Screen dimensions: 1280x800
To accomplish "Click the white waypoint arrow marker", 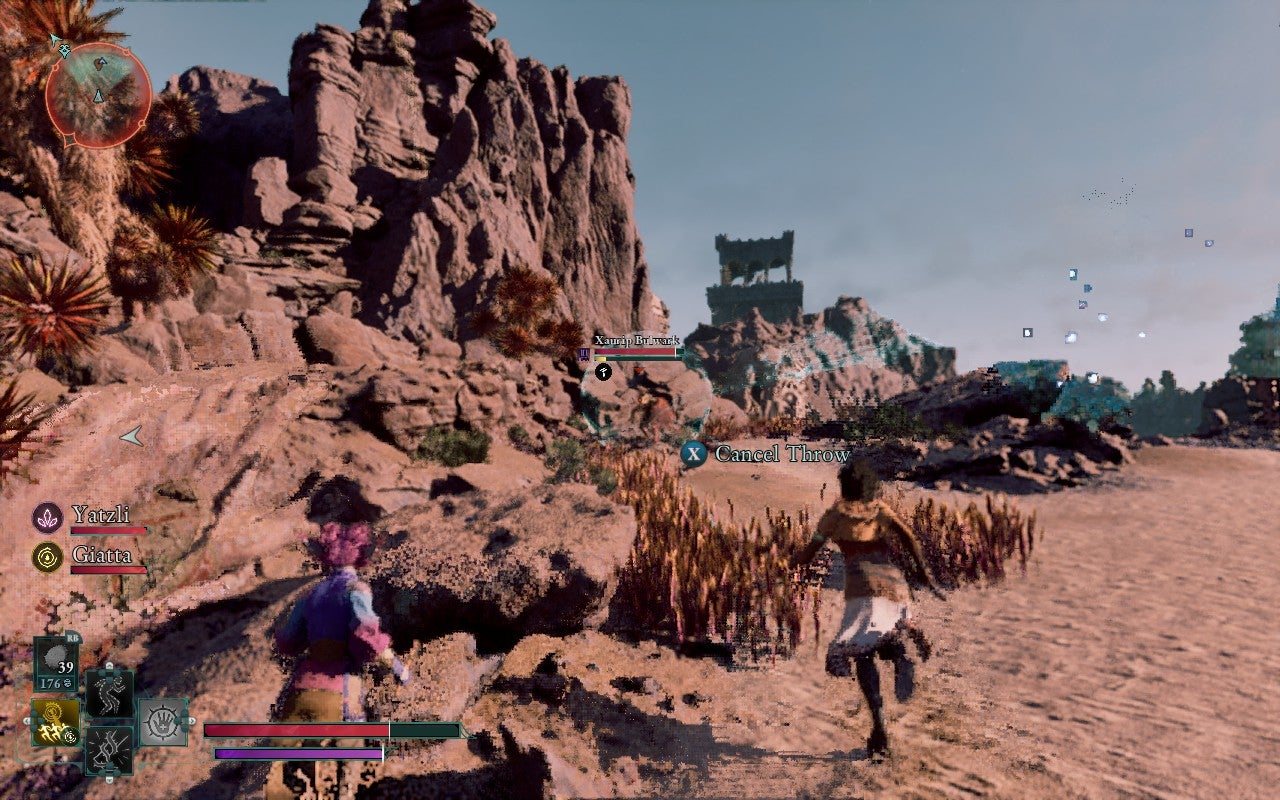I will click(x=131, y=437).
